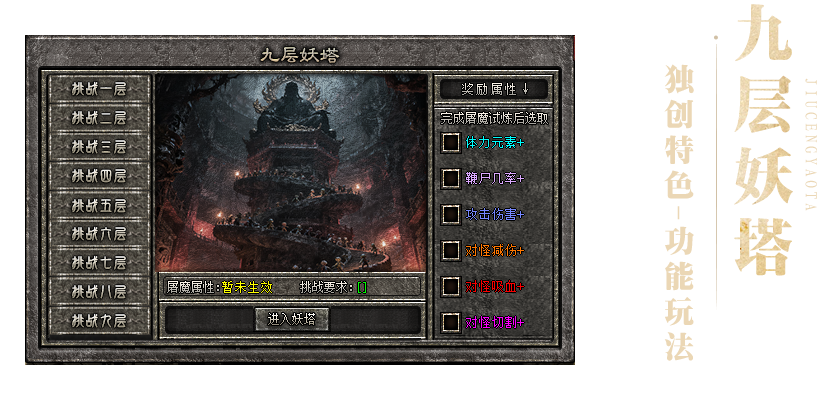The width and height of the screenshot is (830, 400).
Task: Enter the tower with 进入妖塔
Action: tap(291, 319)
